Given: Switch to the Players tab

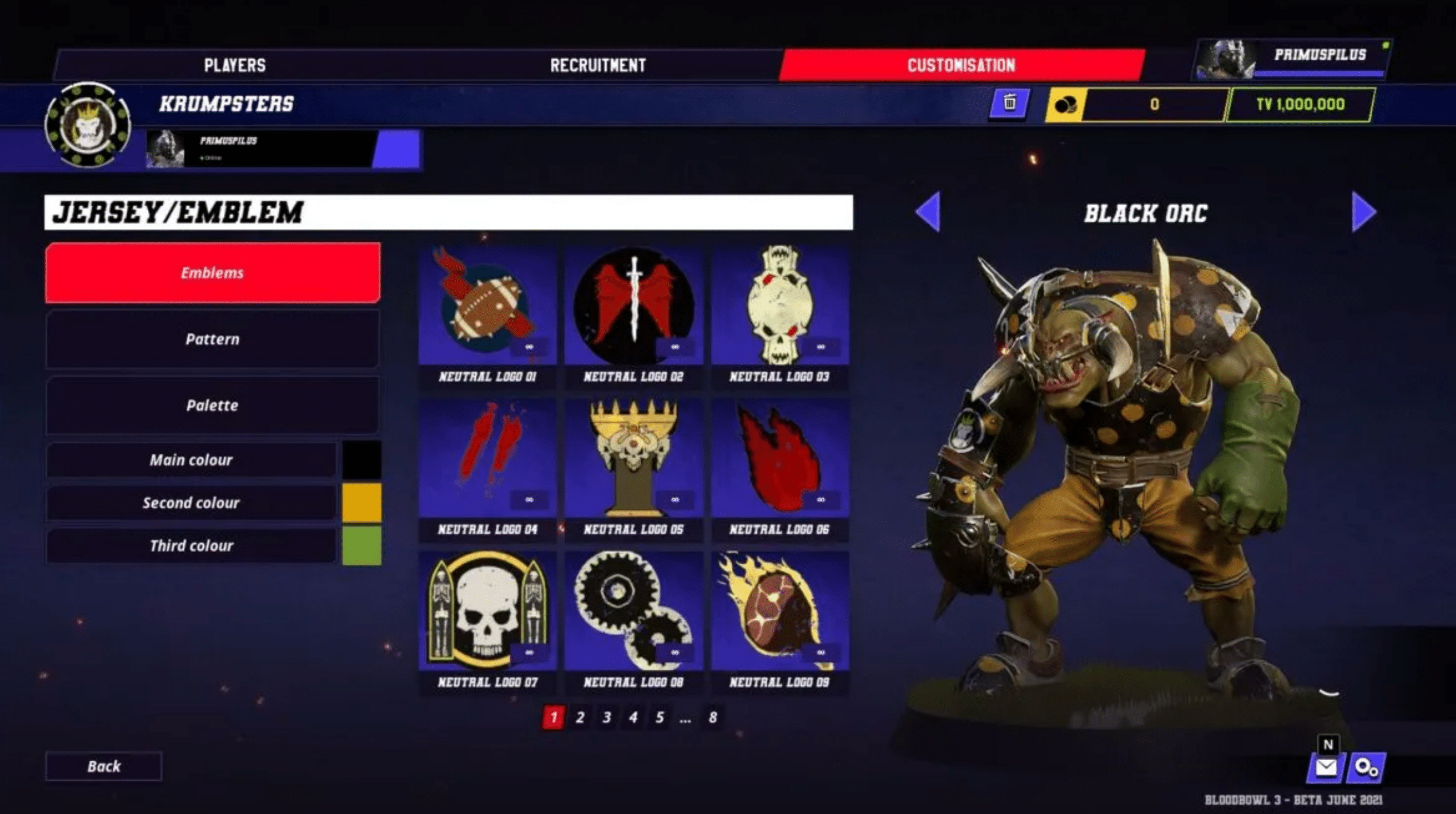Looking at the screenshot, I should (235, 65).
